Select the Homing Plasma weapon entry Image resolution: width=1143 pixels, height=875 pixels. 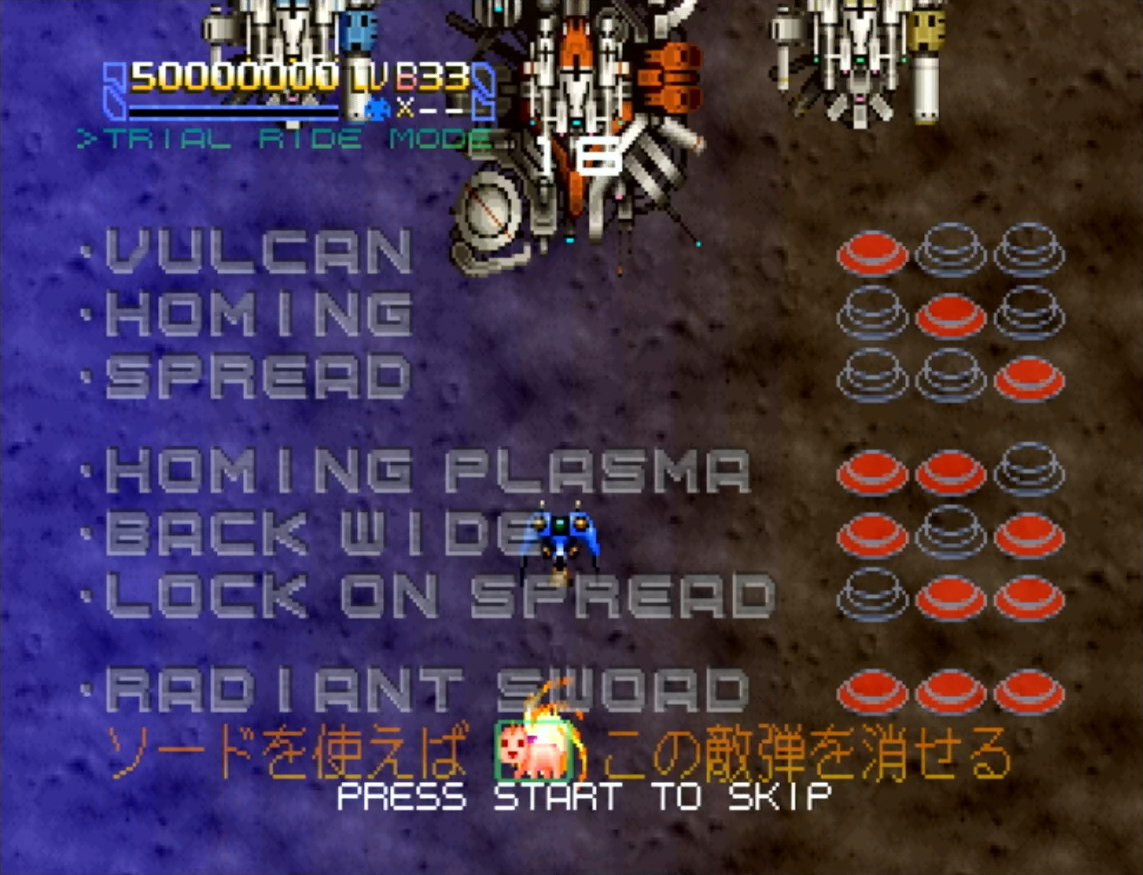pyautogui.click(x=427, y=472)
